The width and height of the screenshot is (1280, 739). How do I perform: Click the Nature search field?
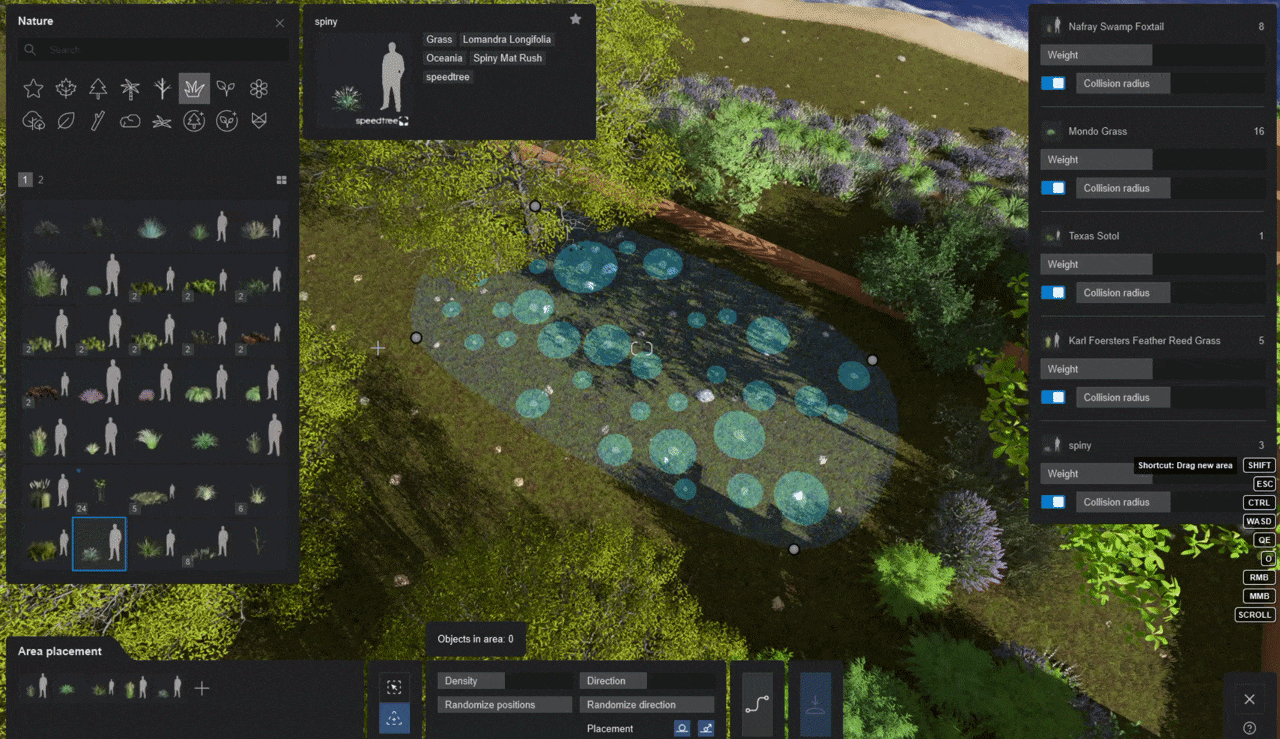tap(160, 49)
